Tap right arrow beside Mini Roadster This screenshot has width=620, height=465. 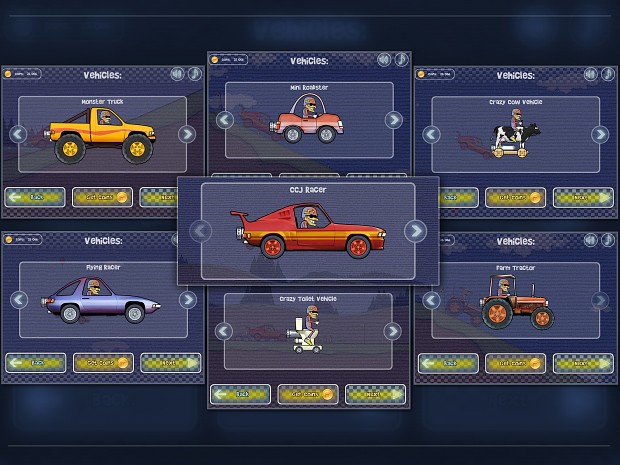[394, 120]
